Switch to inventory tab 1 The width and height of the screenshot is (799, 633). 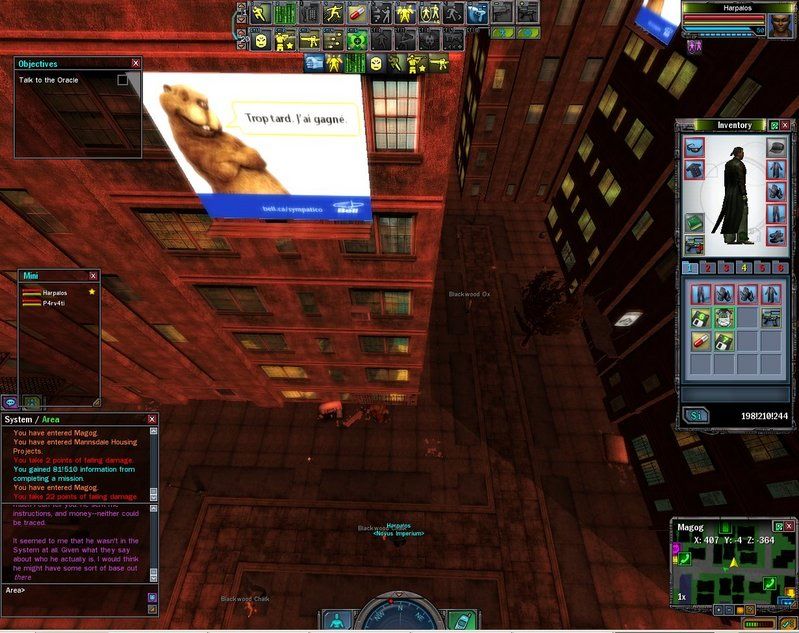691,268
